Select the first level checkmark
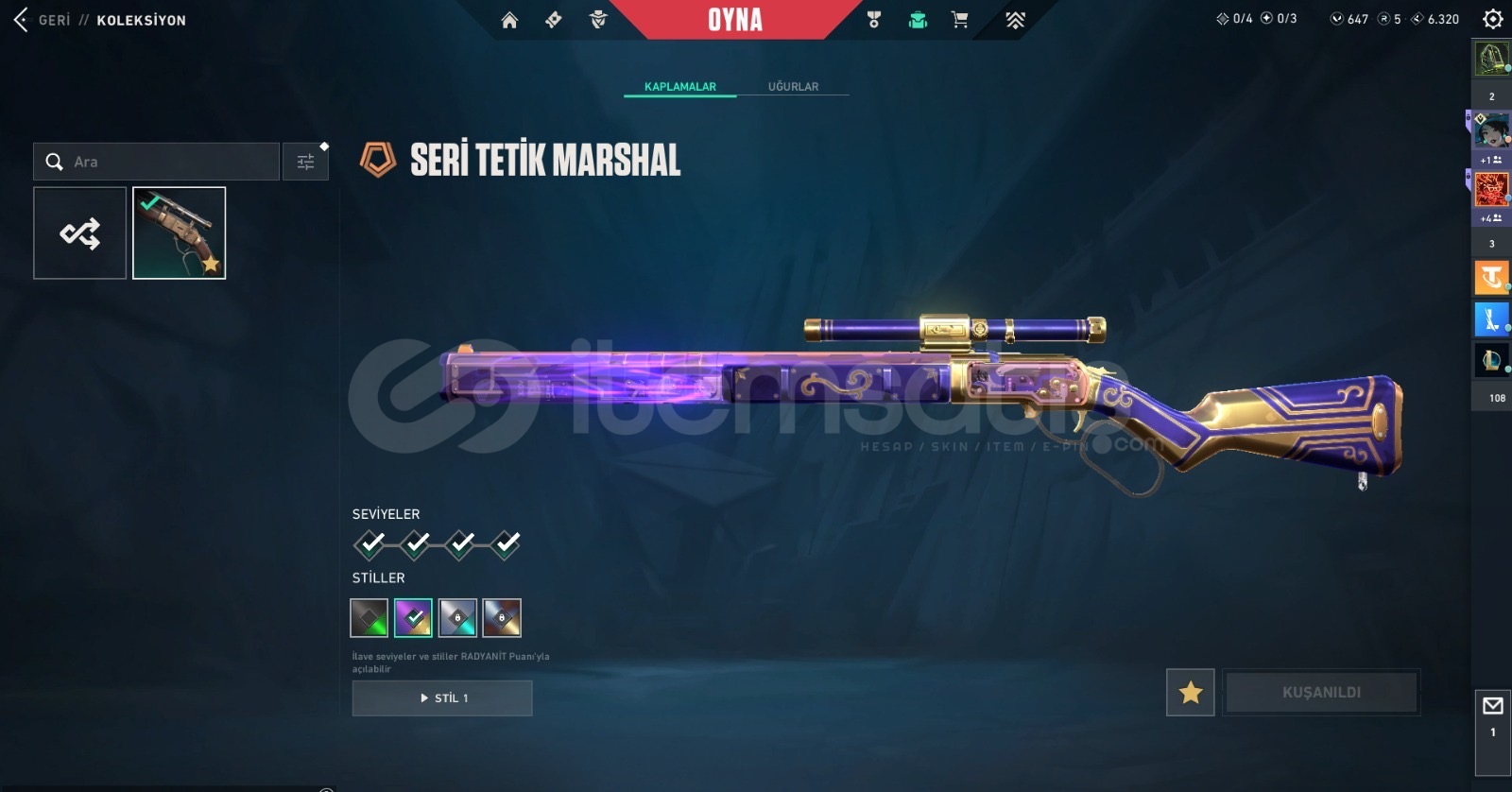The height and width of the screenshot is (792, 1512). (370, 543)
